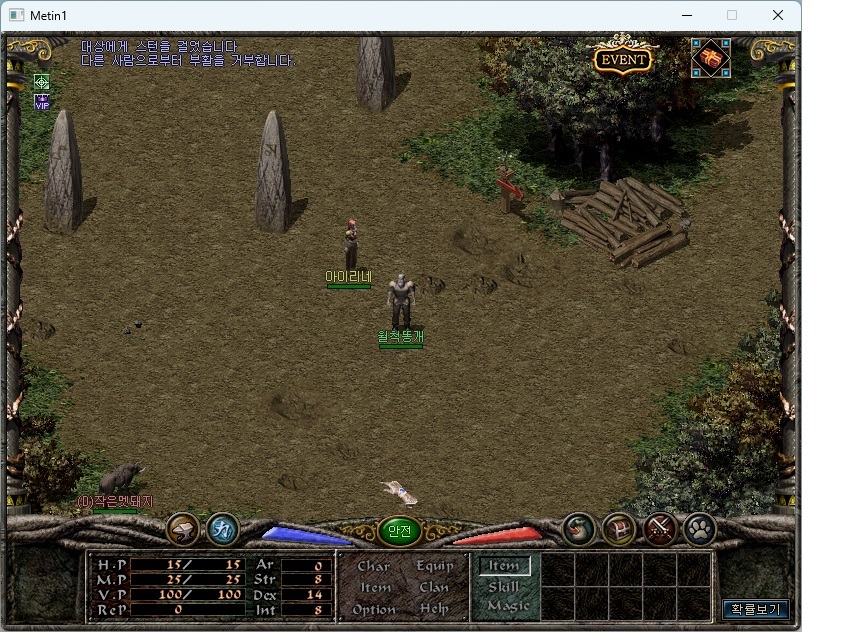Open the Item menu in center panel
This screenshot has width=845, height=632.
pyautogui.click(x=375, y=587)
